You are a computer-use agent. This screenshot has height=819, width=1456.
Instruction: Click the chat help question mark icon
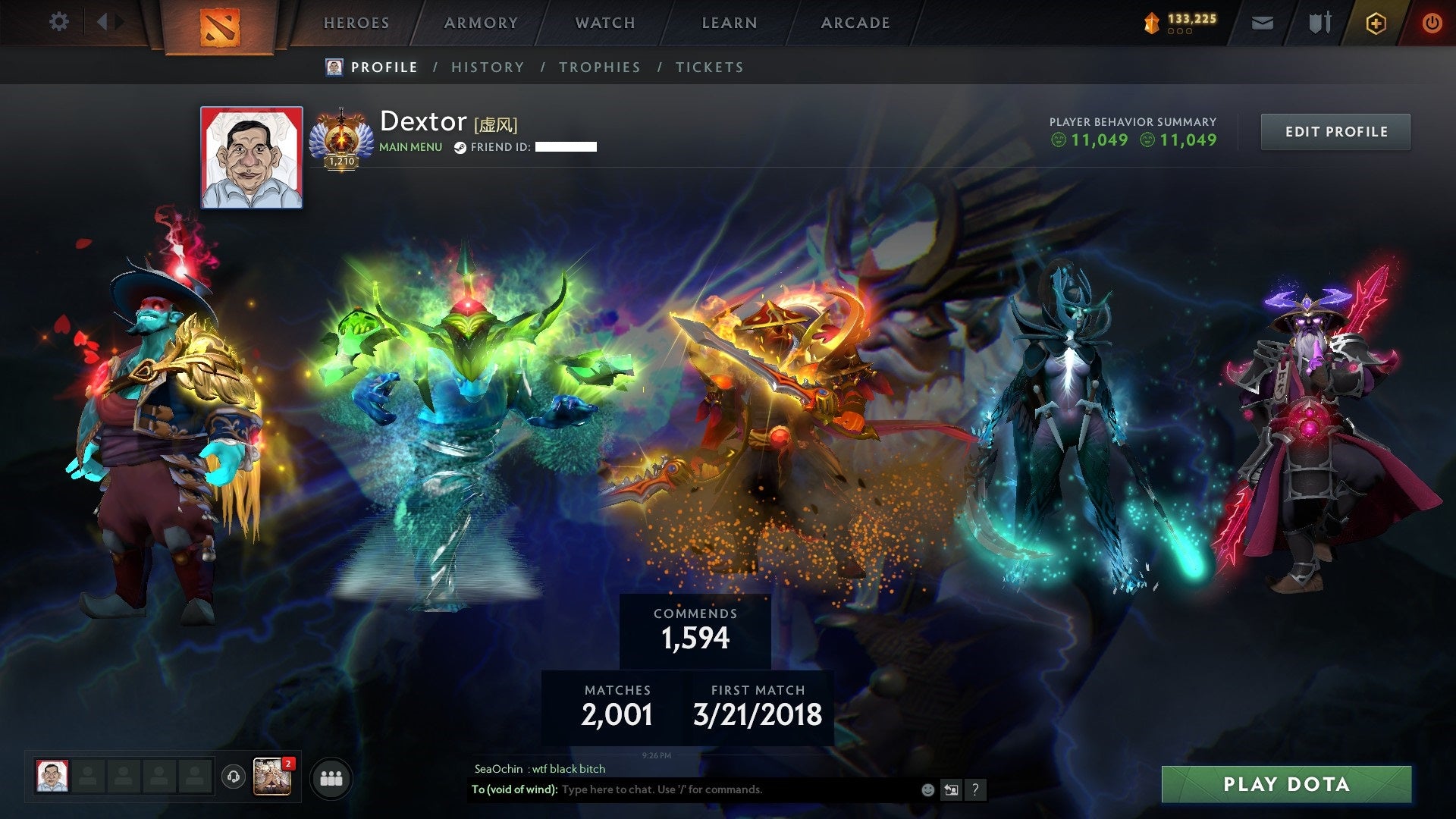tap(974, 789)
